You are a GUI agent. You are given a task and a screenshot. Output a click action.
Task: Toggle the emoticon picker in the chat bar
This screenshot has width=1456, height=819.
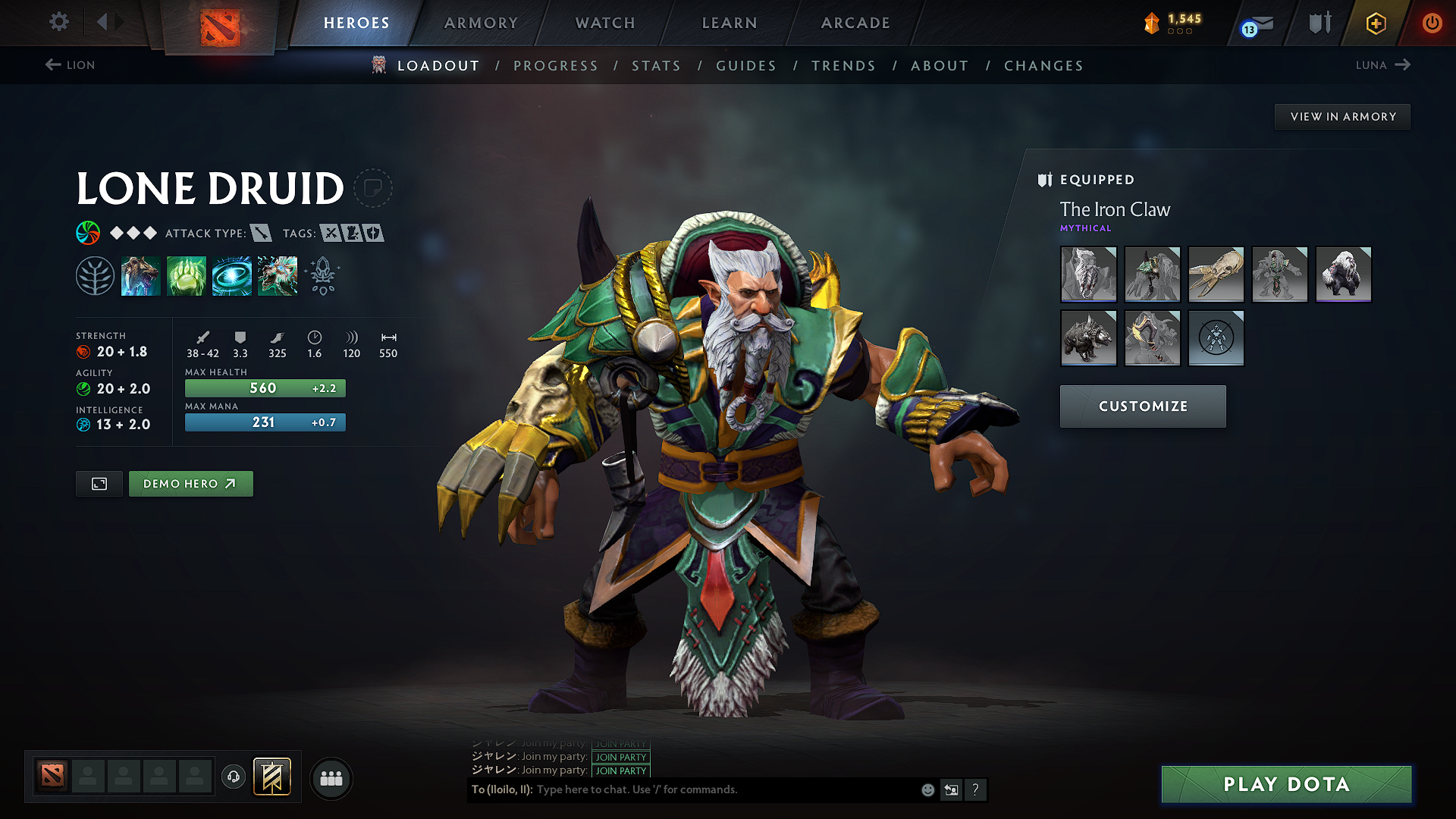click(927, 789)
